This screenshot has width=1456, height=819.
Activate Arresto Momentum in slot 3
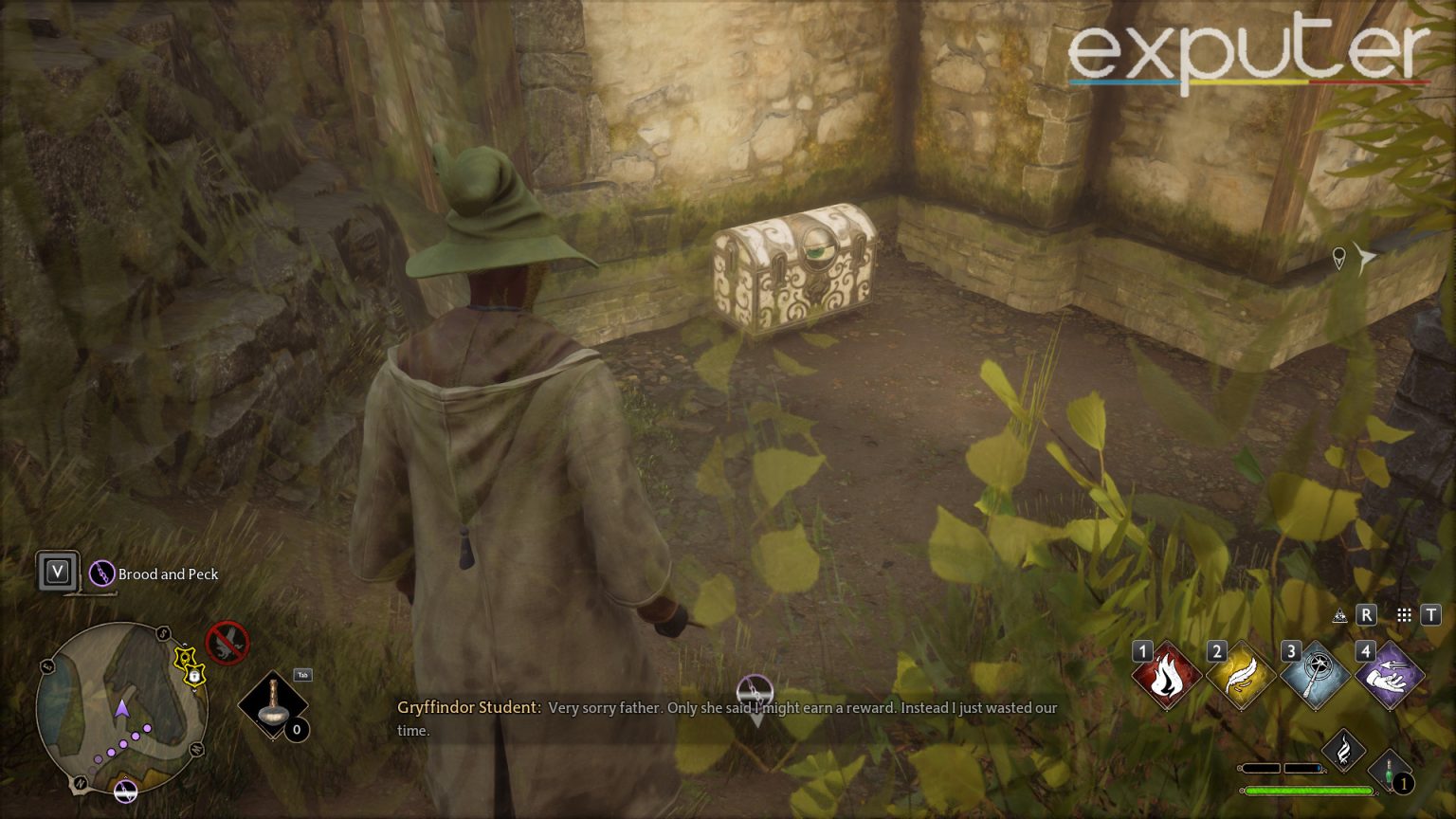1314,673
